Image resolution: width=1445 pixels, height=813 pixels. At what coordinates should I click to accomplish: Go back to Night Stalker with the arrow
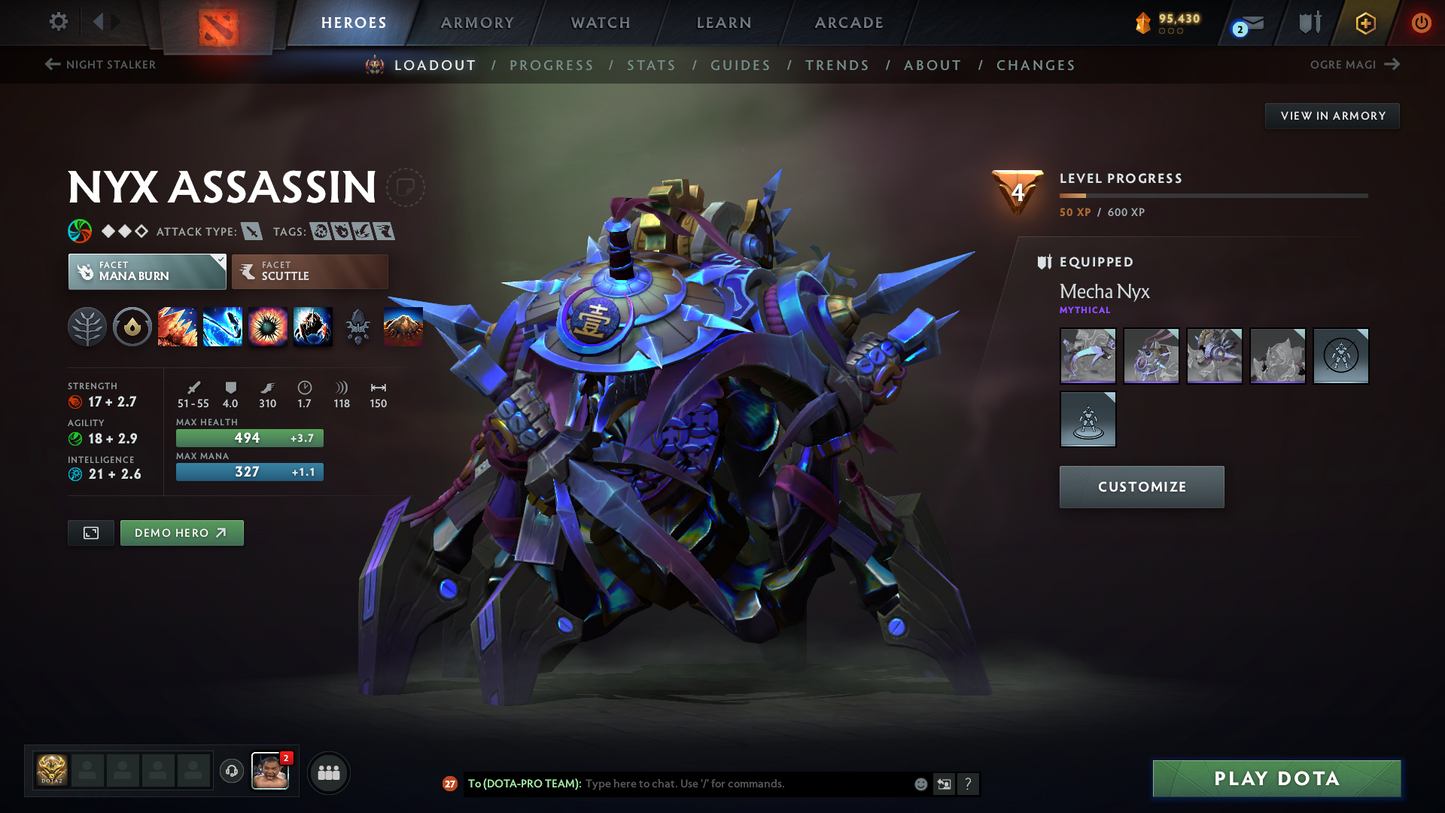coord(51,64)
